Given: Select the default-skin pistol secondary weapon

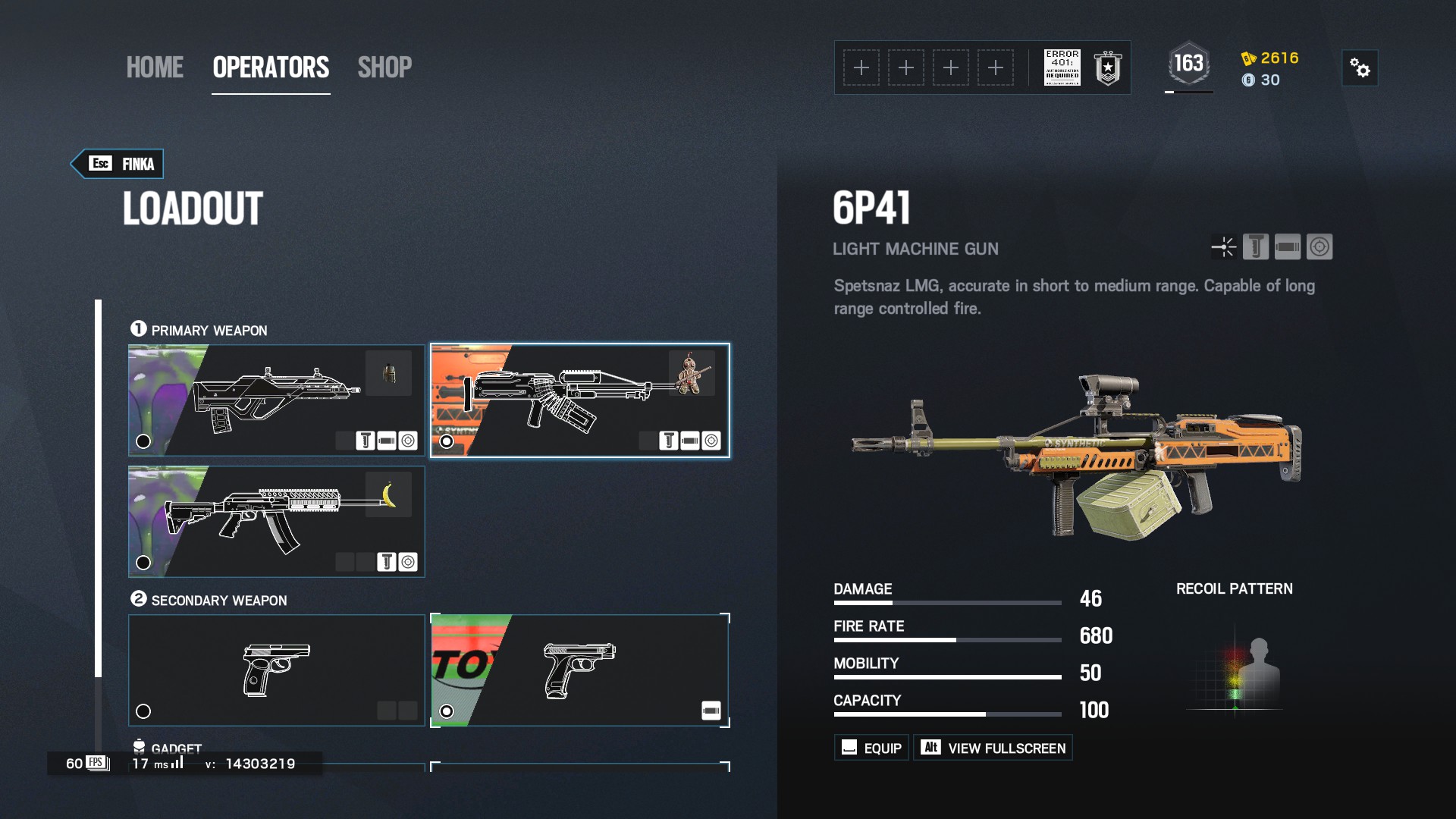Looking at the screenshot, I should 276,670.
